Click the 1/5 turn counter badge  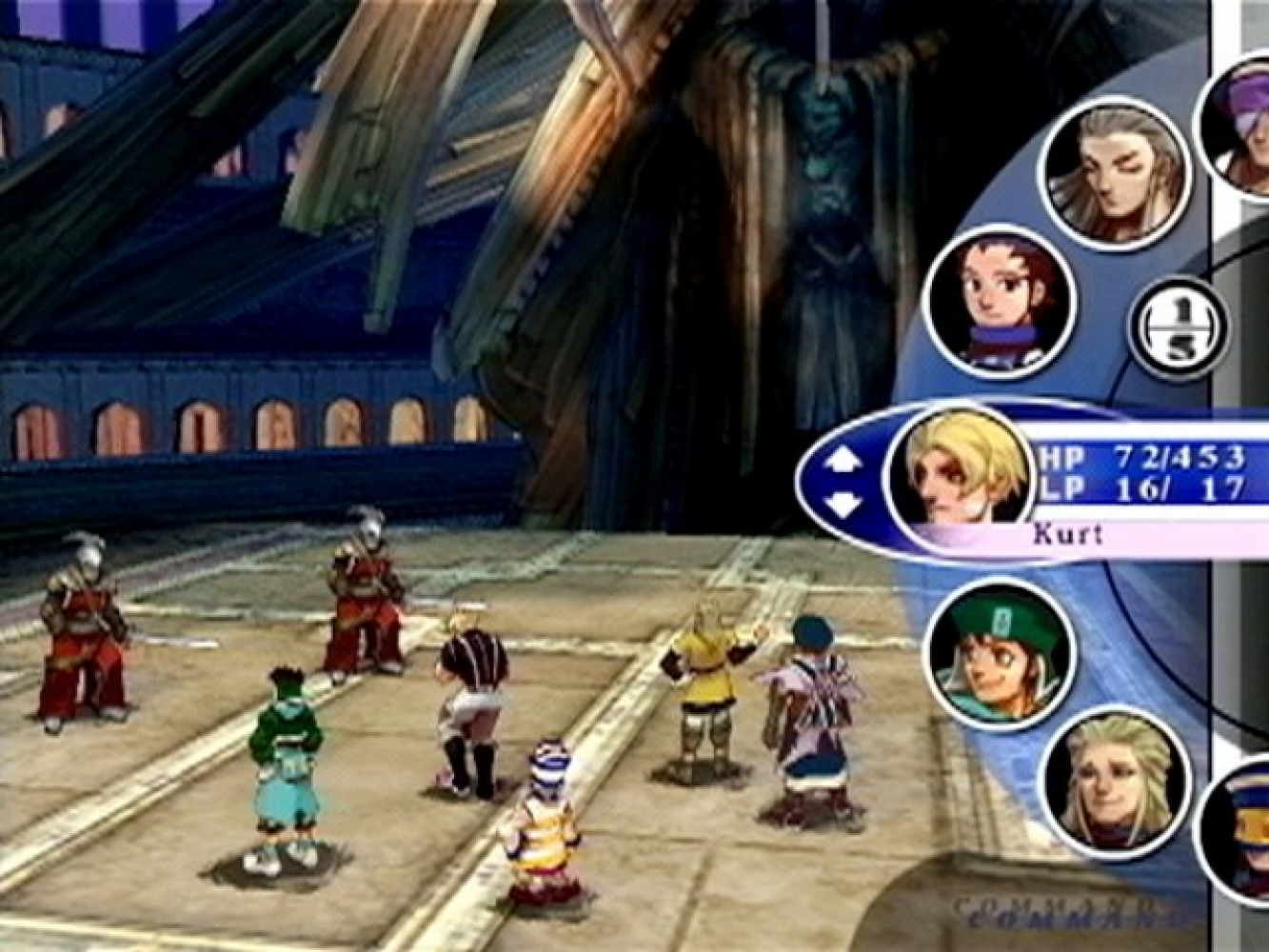click(1178, 328)
